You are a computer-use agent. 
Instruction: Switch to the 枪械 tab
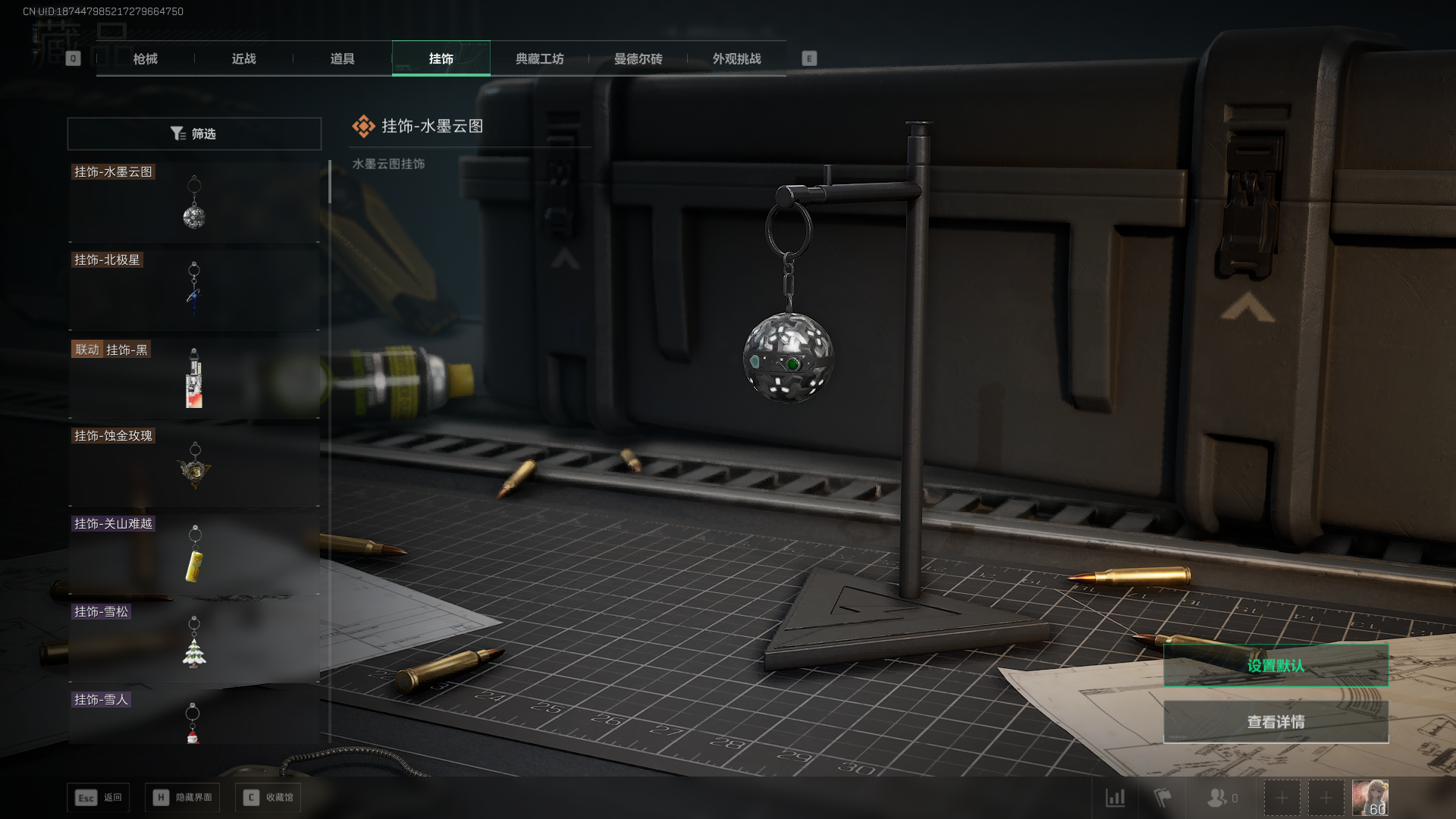pos(145,58)
